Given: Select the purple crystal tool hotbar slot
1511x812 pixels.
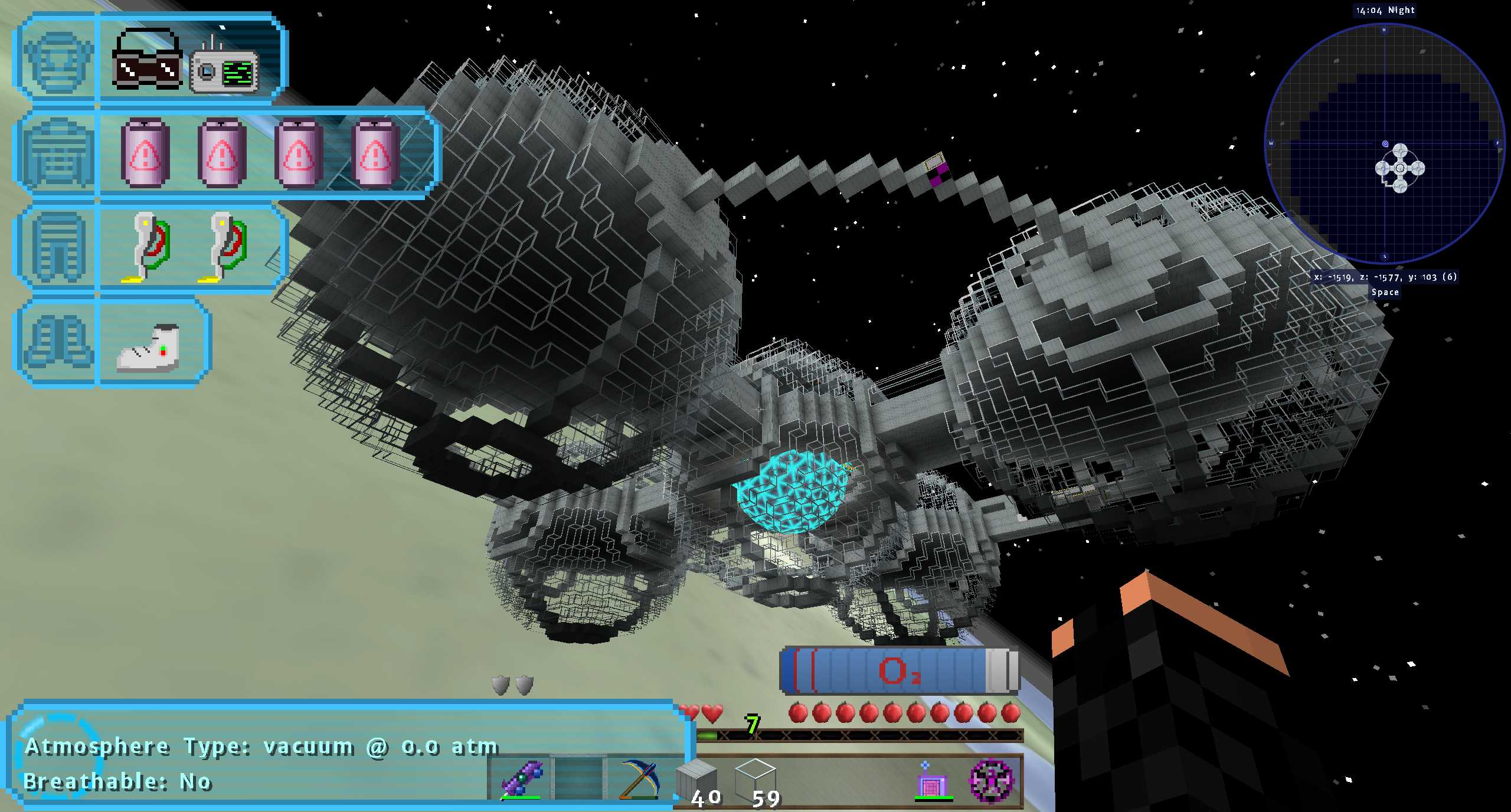Looking at the screenshot, I should [x=521, y=779].
